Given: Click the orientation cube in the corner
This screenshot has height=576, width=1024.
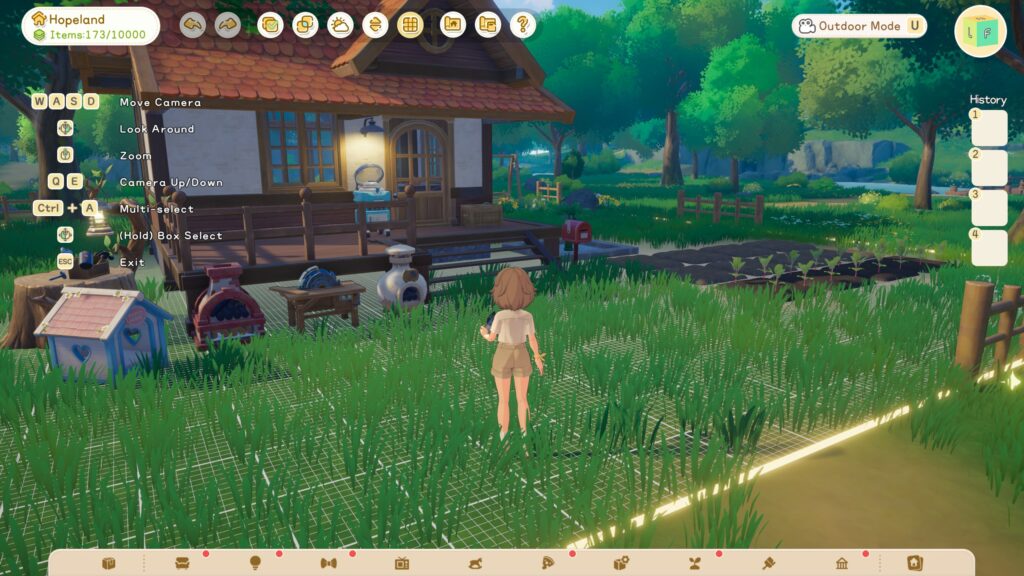Looking at the screenshot, I should [980, 32].
